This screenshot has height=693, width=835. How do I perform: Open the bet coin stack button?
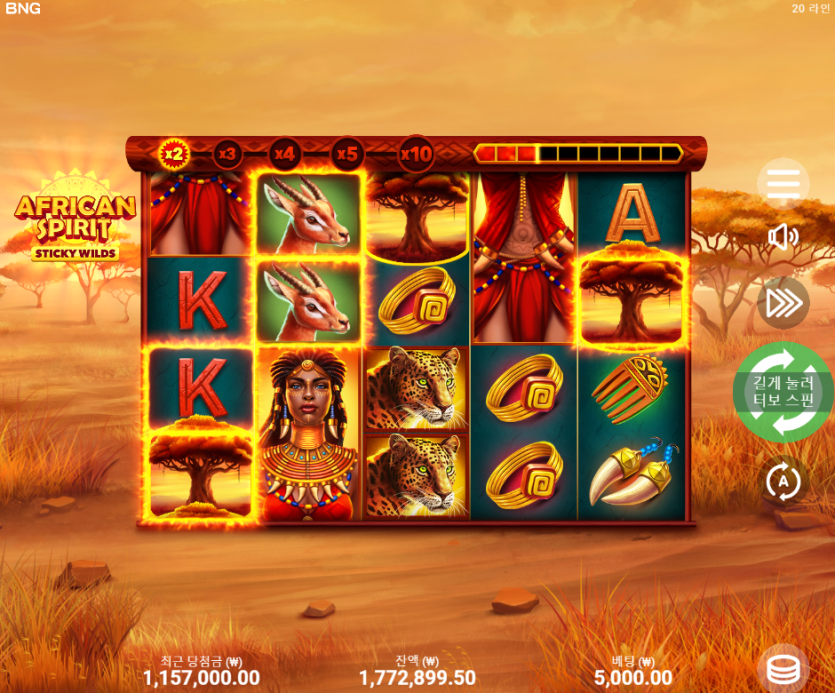point(783,667)
